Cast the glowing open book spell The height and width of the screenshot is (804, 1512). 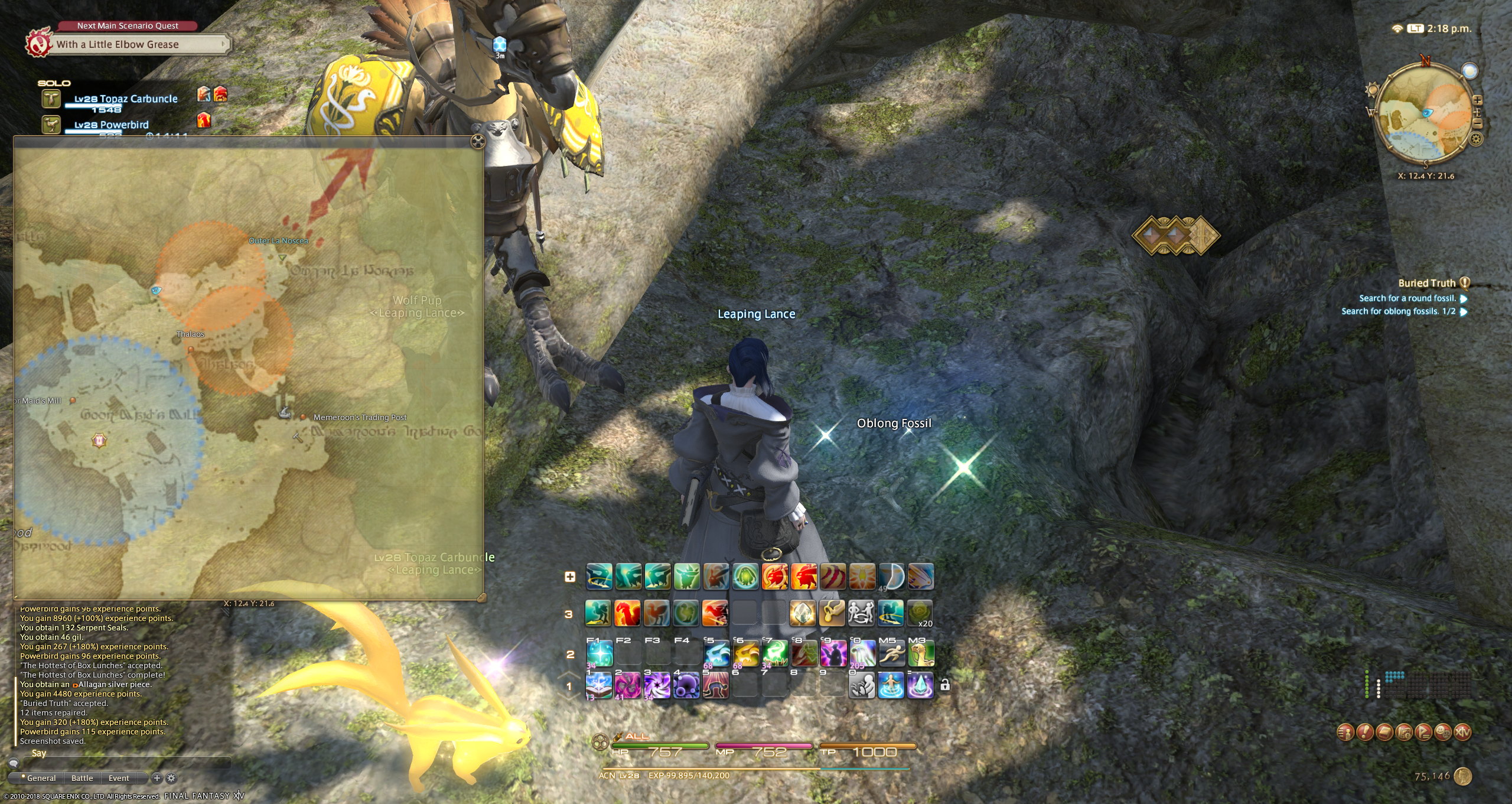pyautogui.click(x=598, y=686)
